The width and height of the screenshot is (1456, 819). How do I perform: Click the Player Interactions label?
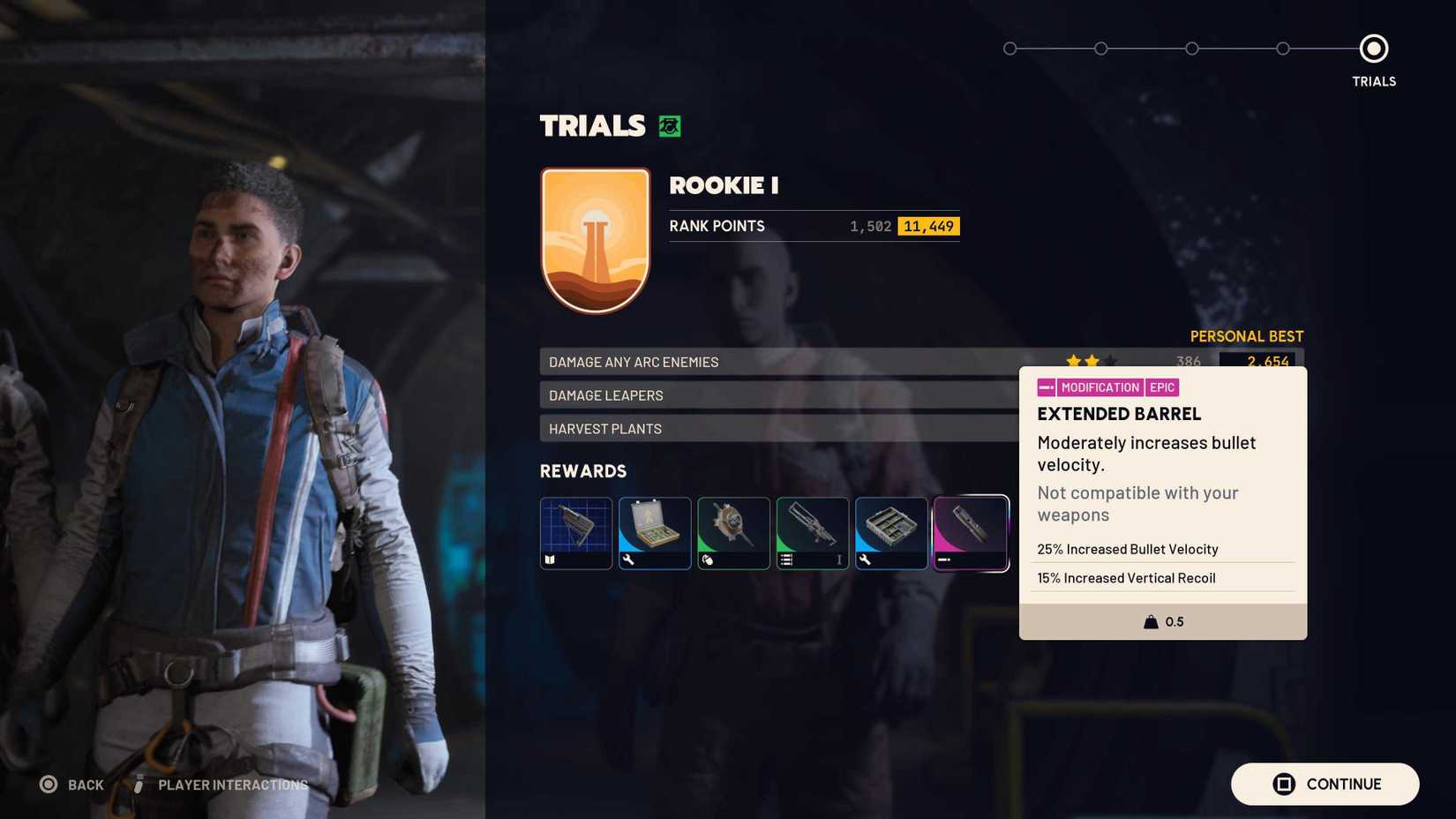click(231, 785)
